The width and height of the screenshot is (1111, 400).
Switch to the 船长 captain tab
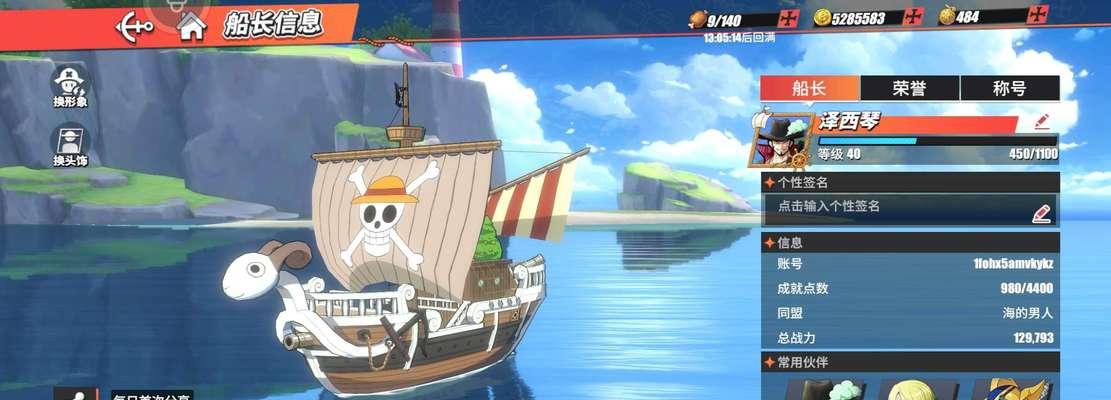[810, 88]
